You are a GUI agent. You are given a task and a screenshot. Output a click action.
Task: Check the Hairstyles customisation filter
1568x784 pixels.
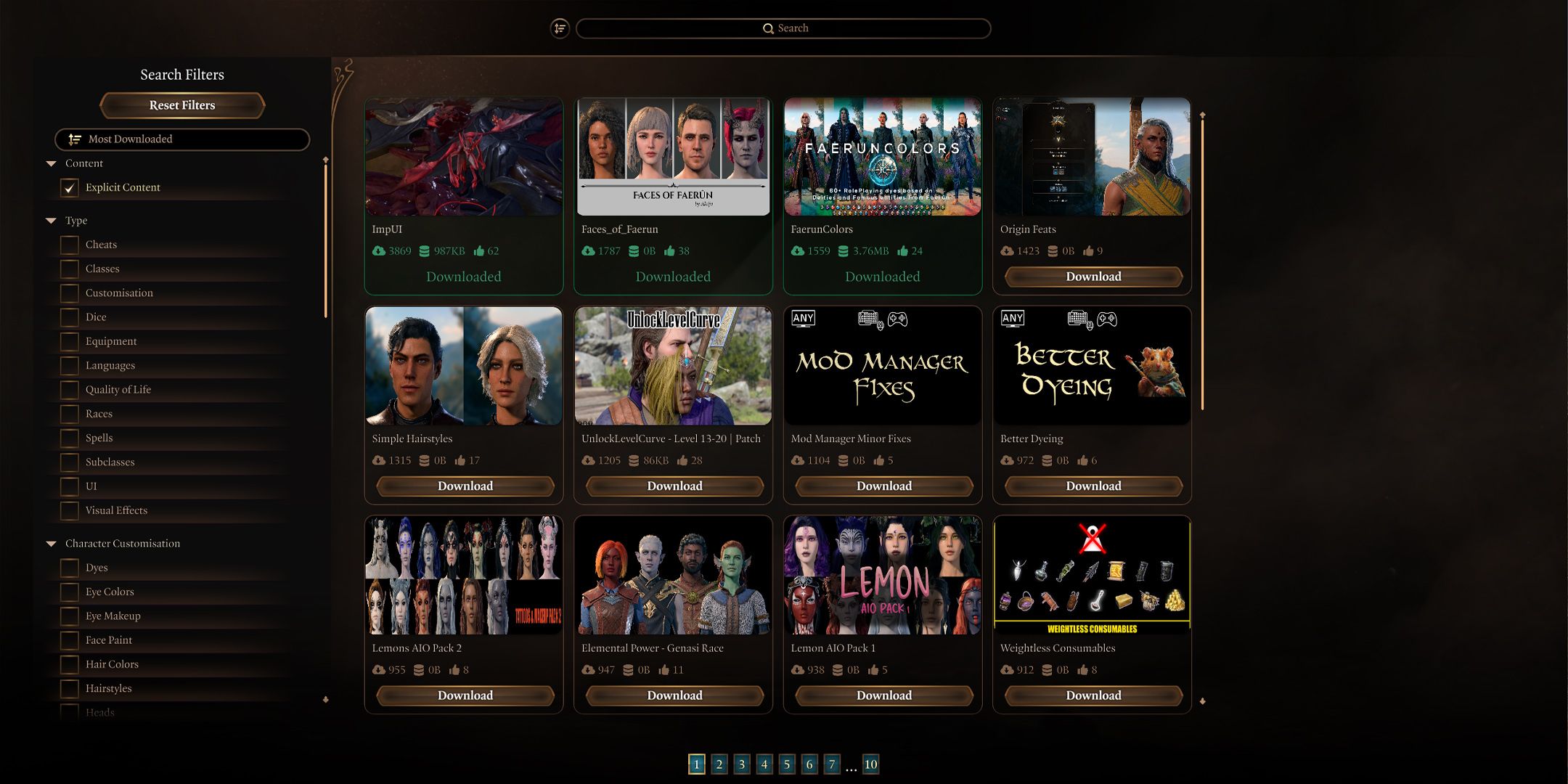[70, 688]
